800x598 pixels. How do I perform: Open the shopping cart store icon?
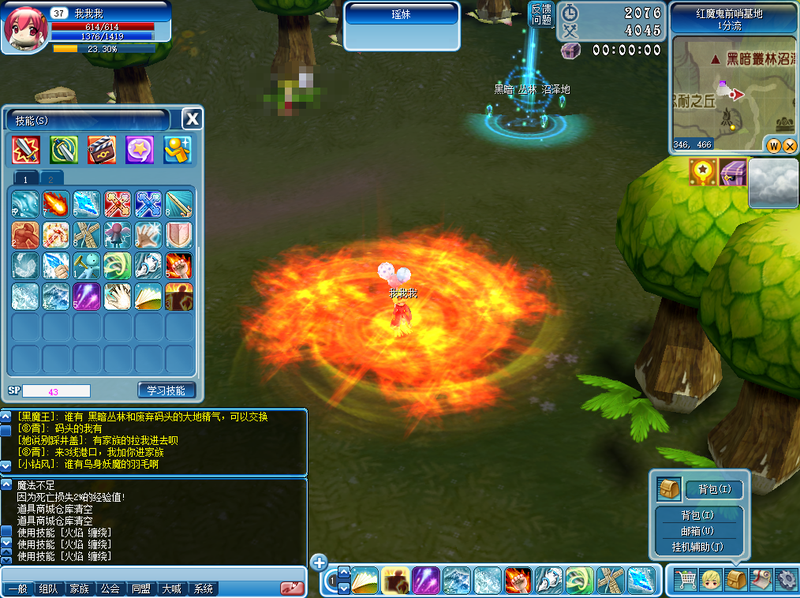pyautogui.click(x=685, y=579)
